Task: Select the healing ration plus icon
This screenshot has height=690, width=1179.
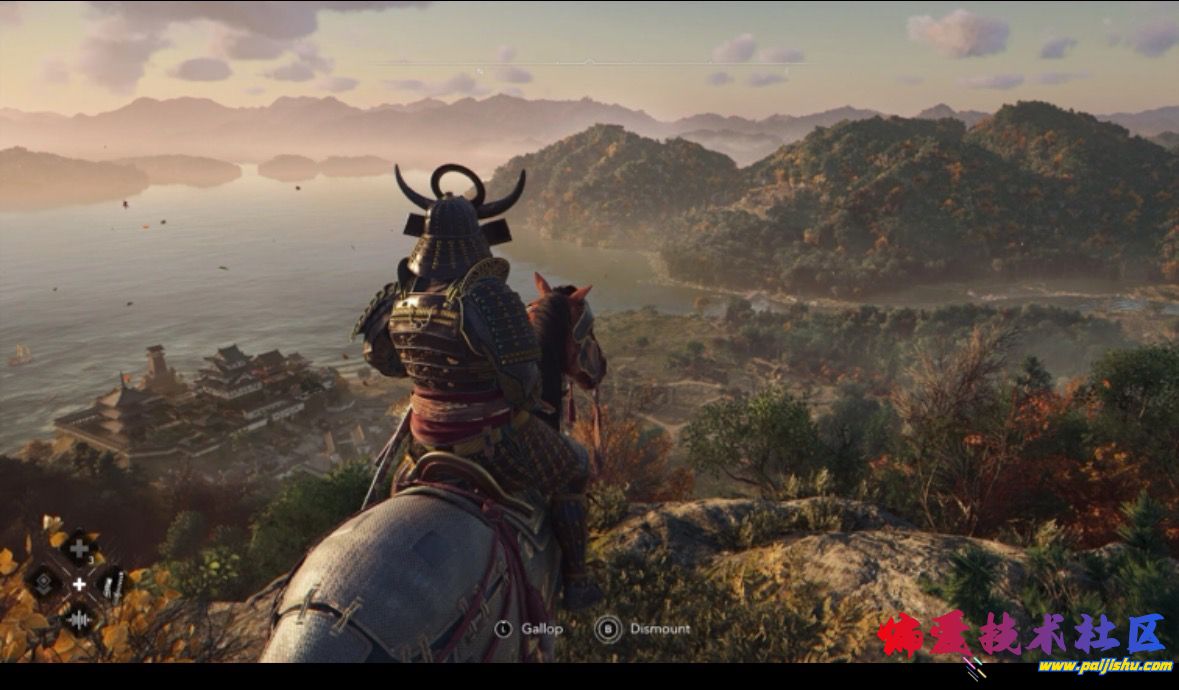Action: pyautogui.click(x=78, y=548)
